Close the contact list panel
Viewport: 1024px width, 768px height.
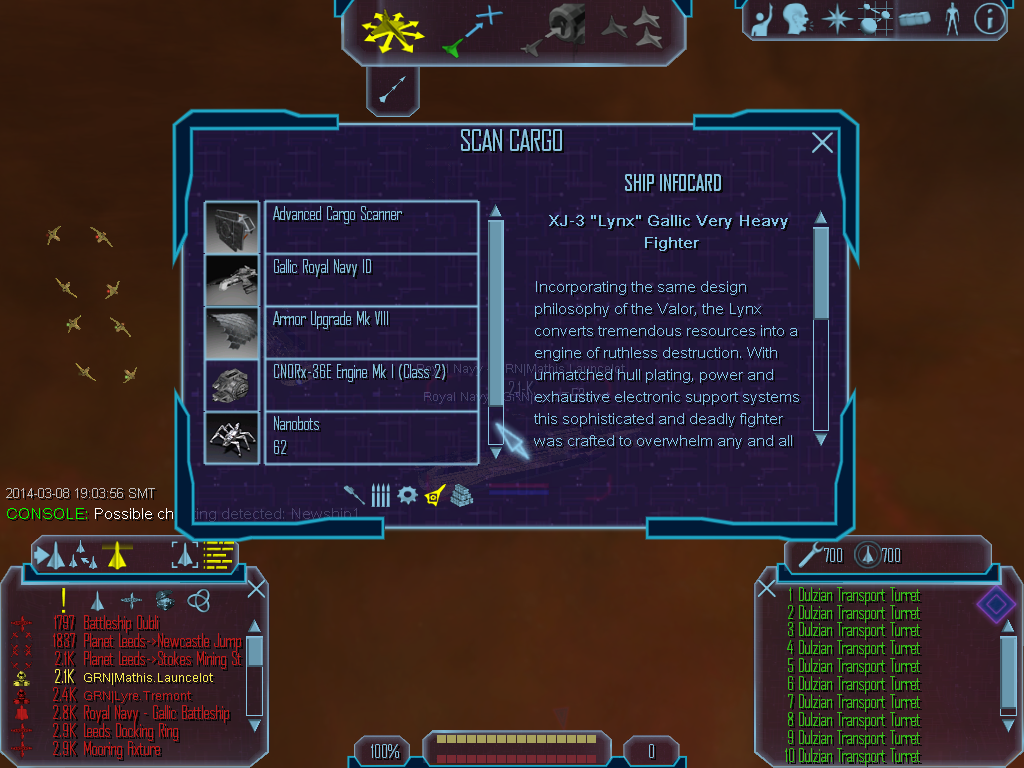256,589
